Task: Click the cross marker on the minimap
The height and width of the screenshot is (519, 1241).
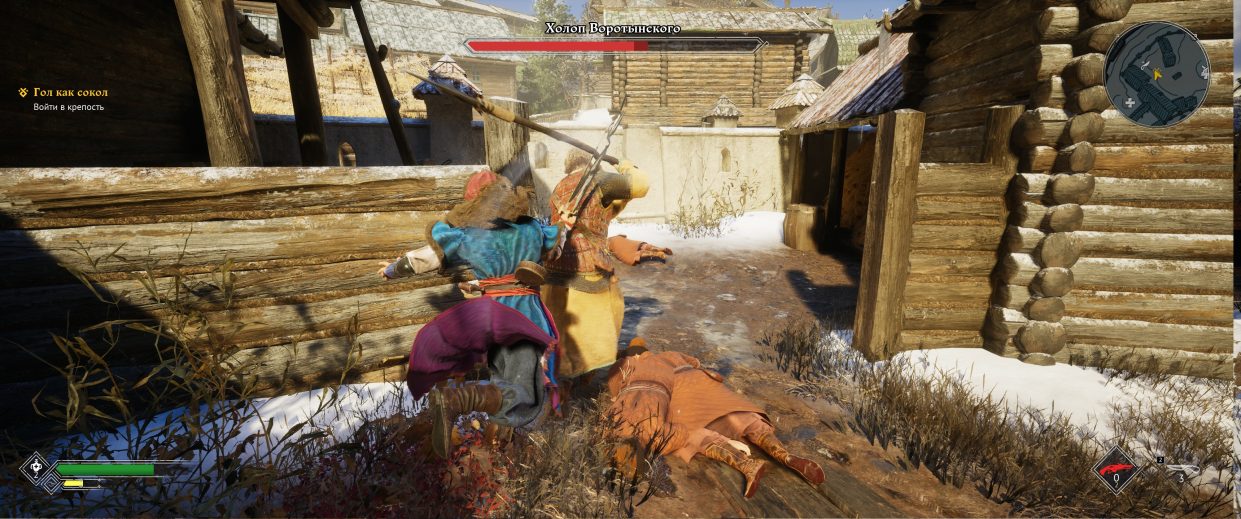Action: (x=1129, y=103)
